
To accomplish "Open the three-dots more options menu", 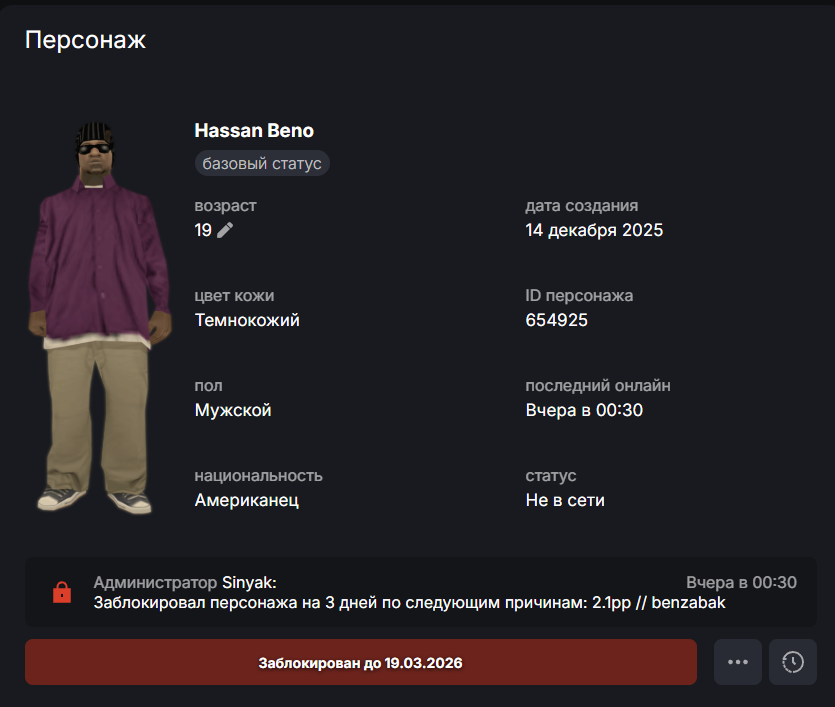I will coord(738,662).
